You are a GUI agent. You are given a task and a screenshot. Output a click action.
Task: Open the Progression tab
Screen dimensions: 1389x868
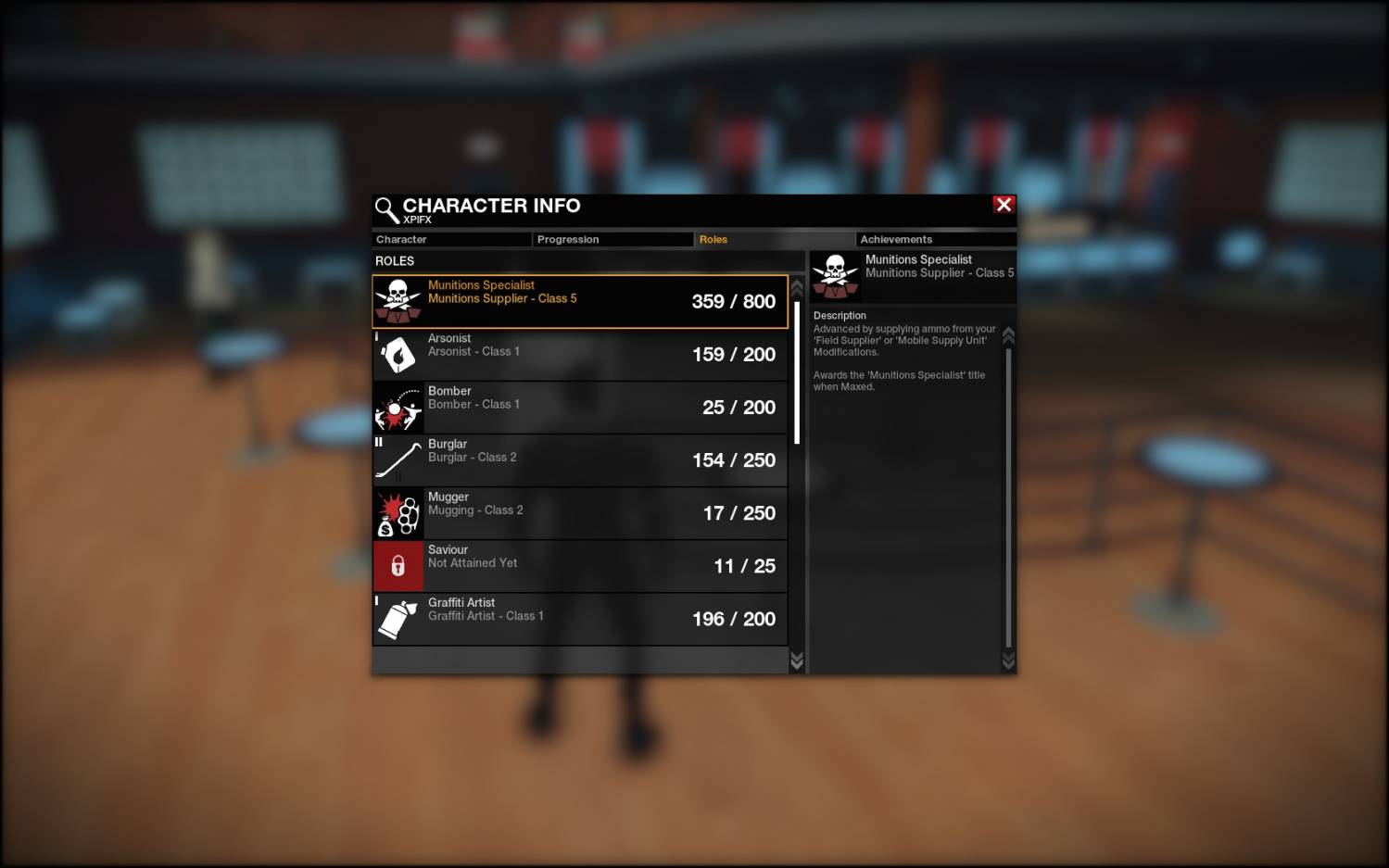pos(612,240)
